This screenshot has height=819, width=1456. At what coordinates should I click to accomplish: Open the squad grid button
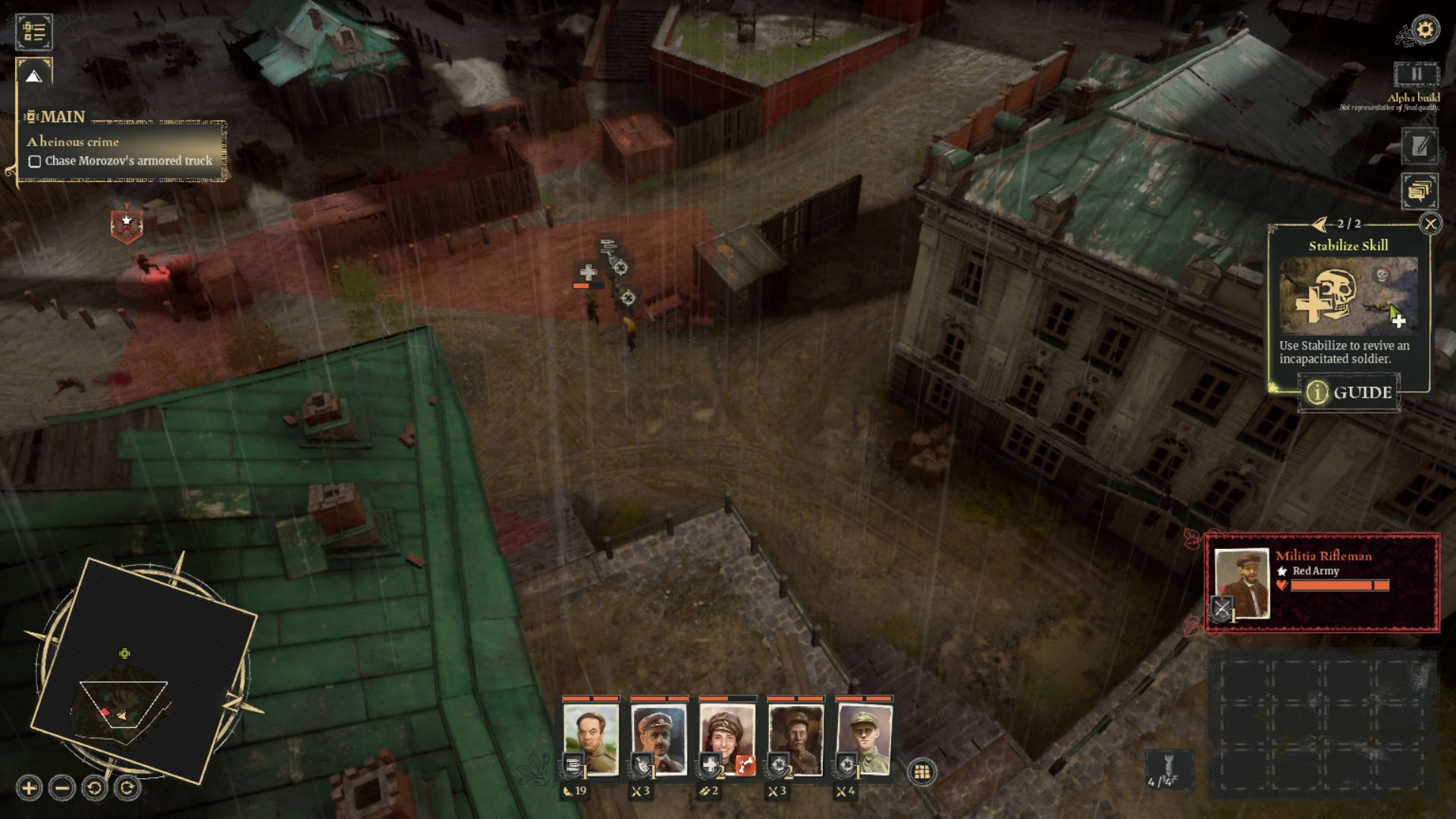click(x=922, y=772)
